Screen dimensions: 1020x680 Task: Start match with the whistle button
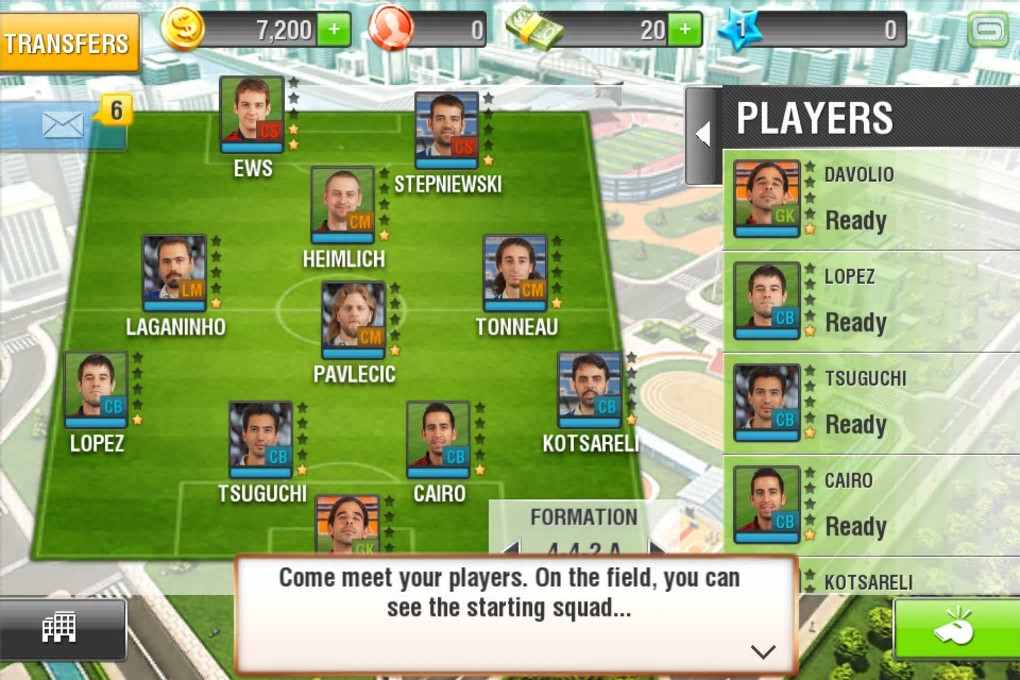pos(956,629)
